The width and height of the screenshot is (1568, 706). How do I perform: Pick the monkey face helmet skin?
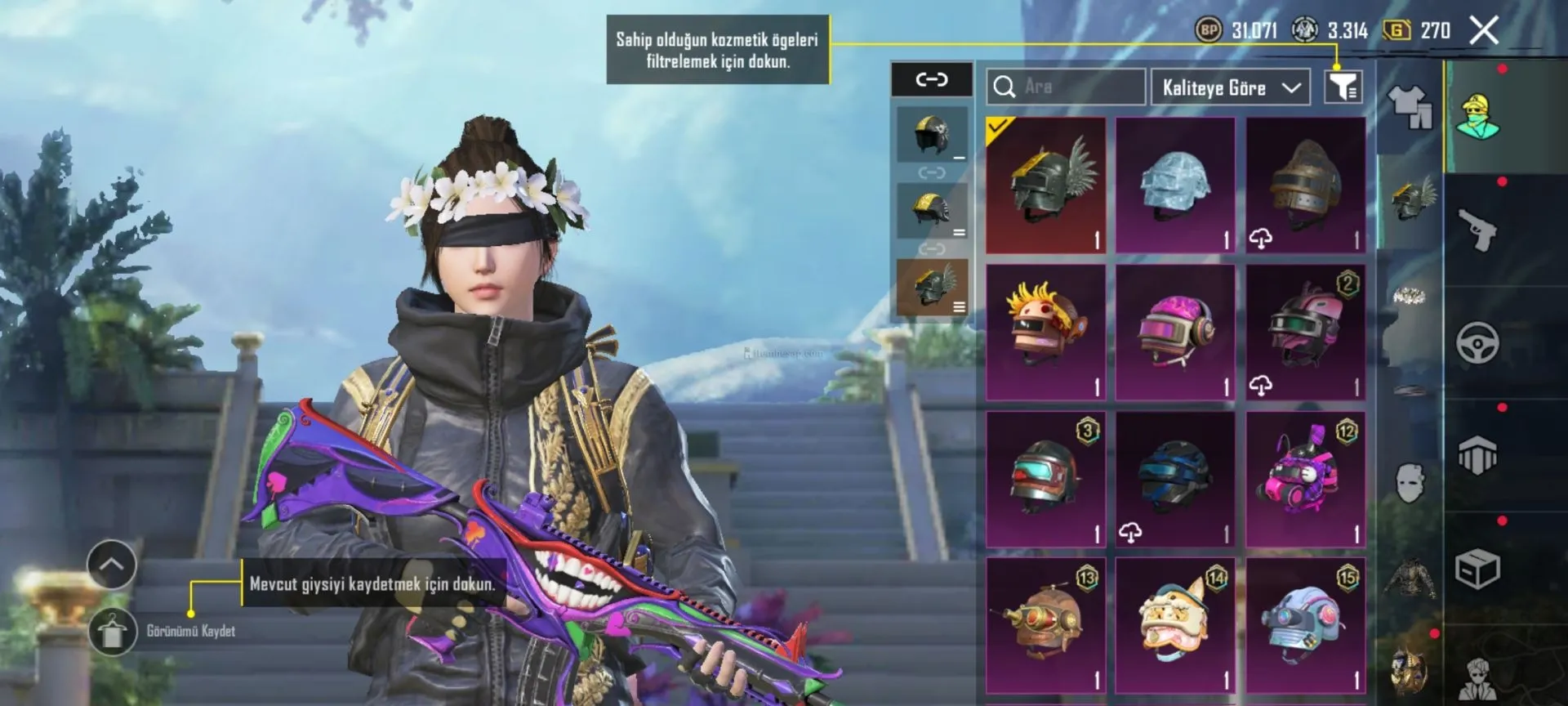(x=1045, y=332)
